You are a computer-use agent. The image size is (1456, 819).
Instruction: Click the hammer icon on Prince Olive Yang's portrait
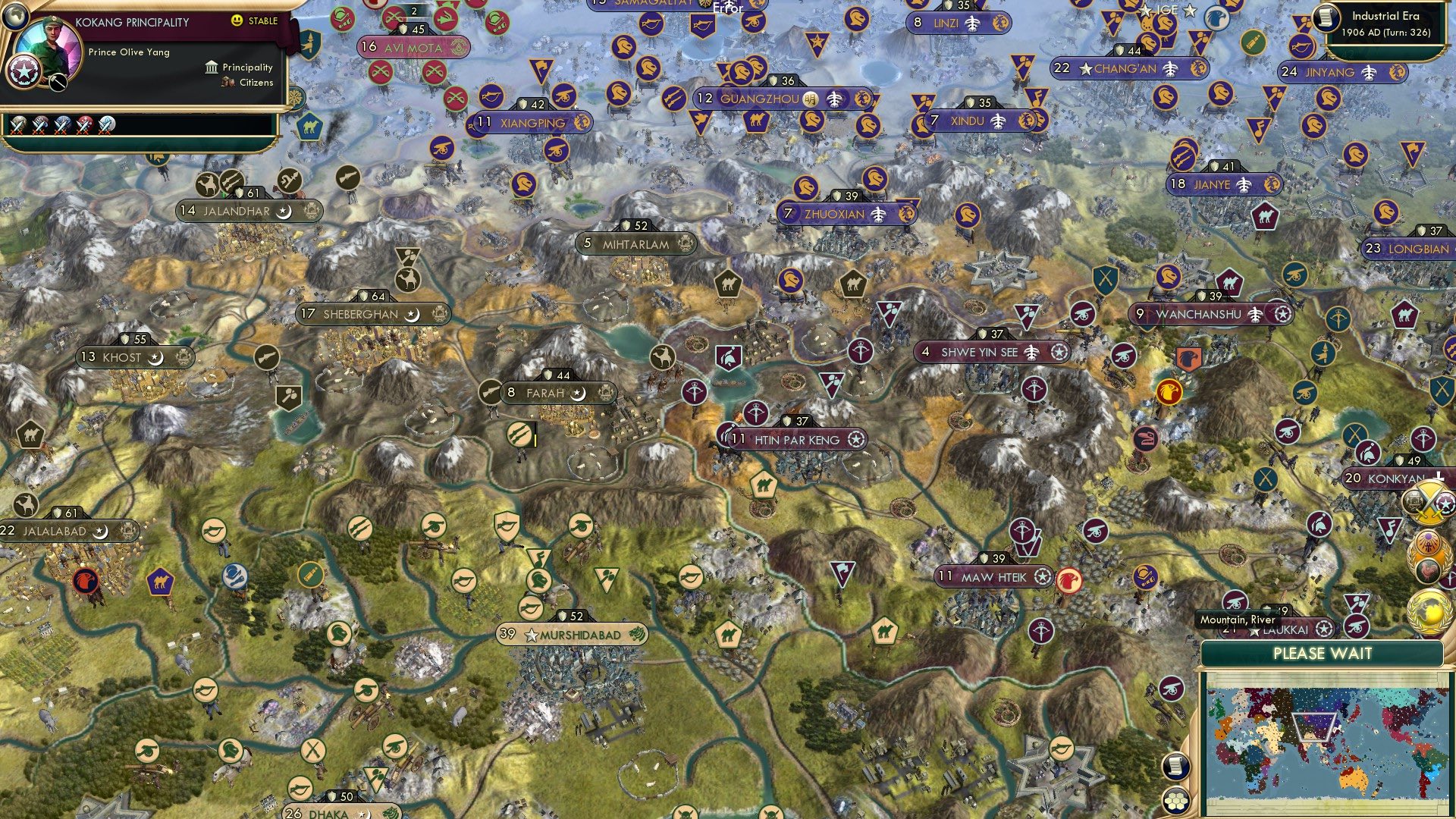[x=57, y=81]
